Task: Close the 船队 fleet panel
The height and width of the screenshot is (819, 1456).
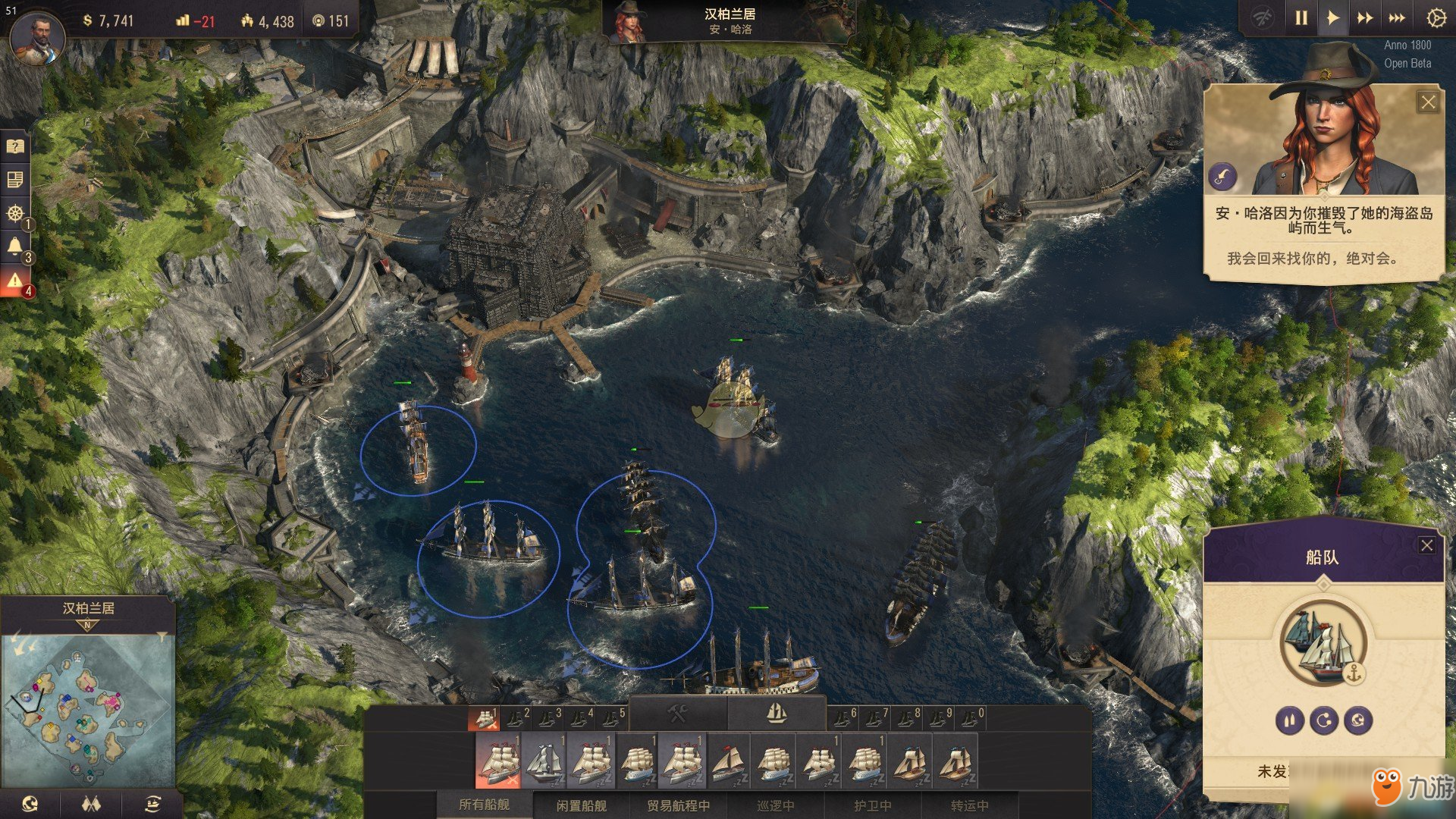Action: pyautogui.click(x=1426, y=545)
